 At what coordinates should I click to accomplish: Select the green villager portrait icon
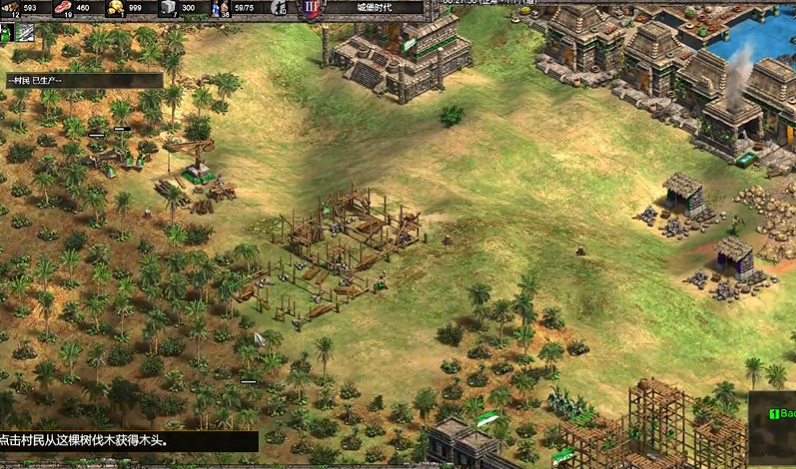(7, 33)
